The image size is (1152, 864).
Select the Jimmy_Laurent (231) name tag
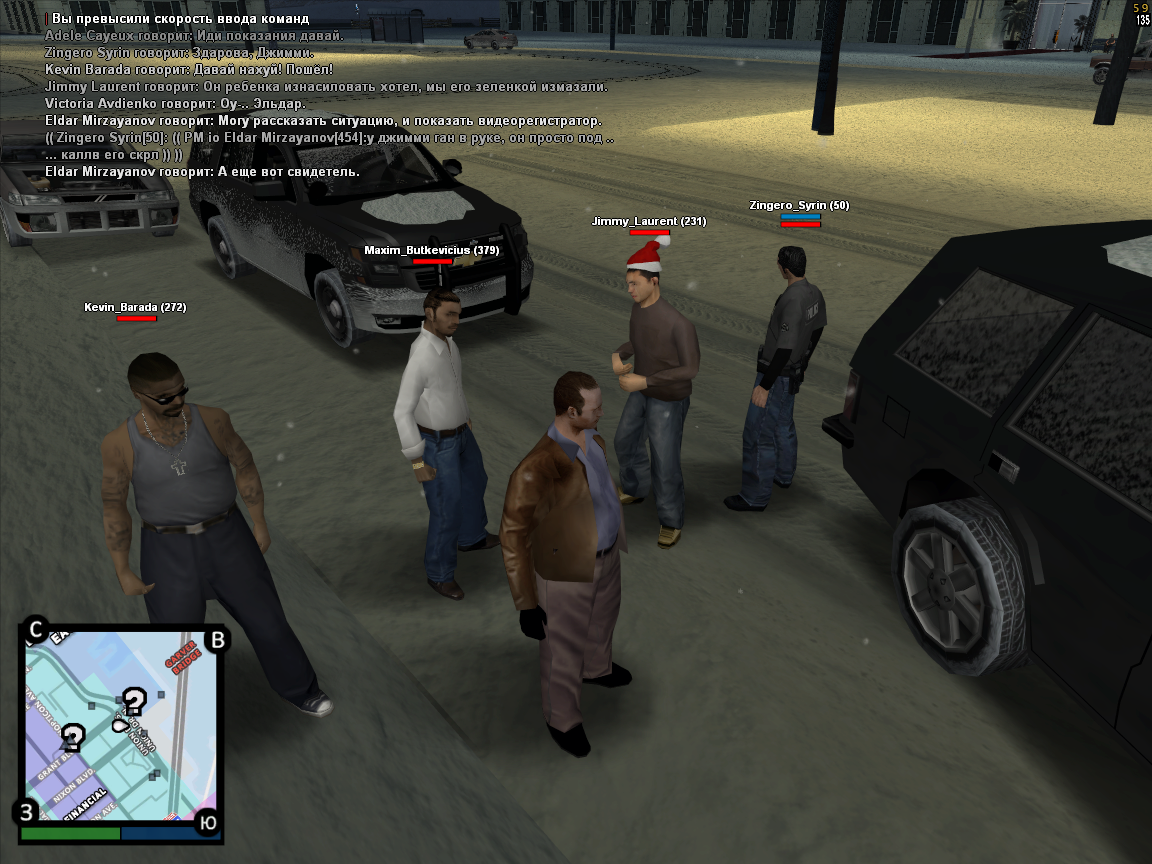(648, 221)
